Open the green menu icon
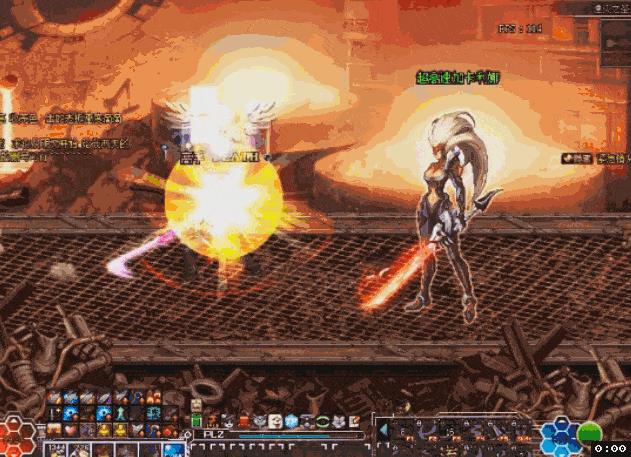631x457 pixels. [x=197, y=420]
